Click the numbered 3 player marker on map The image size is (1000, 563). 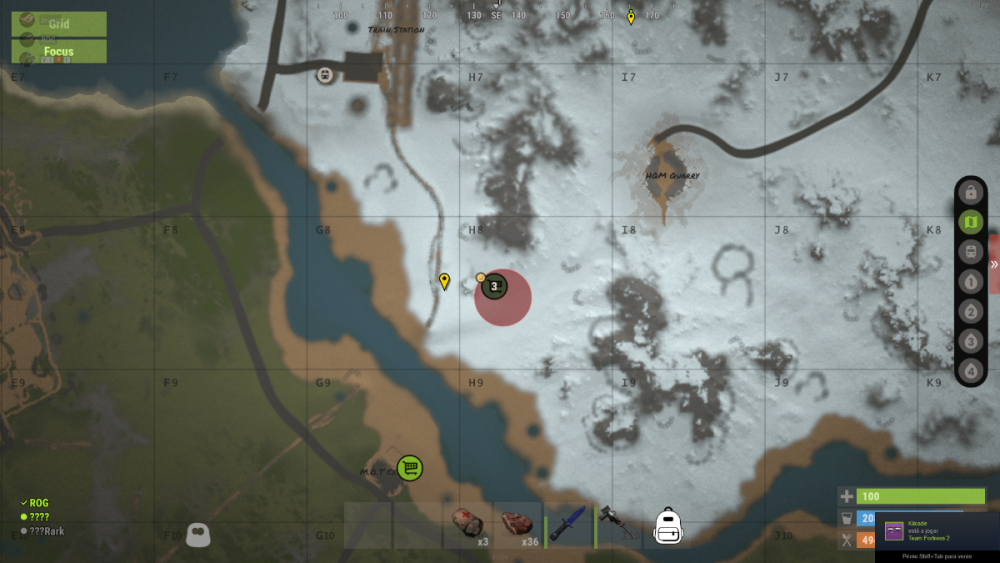[494, 287]
